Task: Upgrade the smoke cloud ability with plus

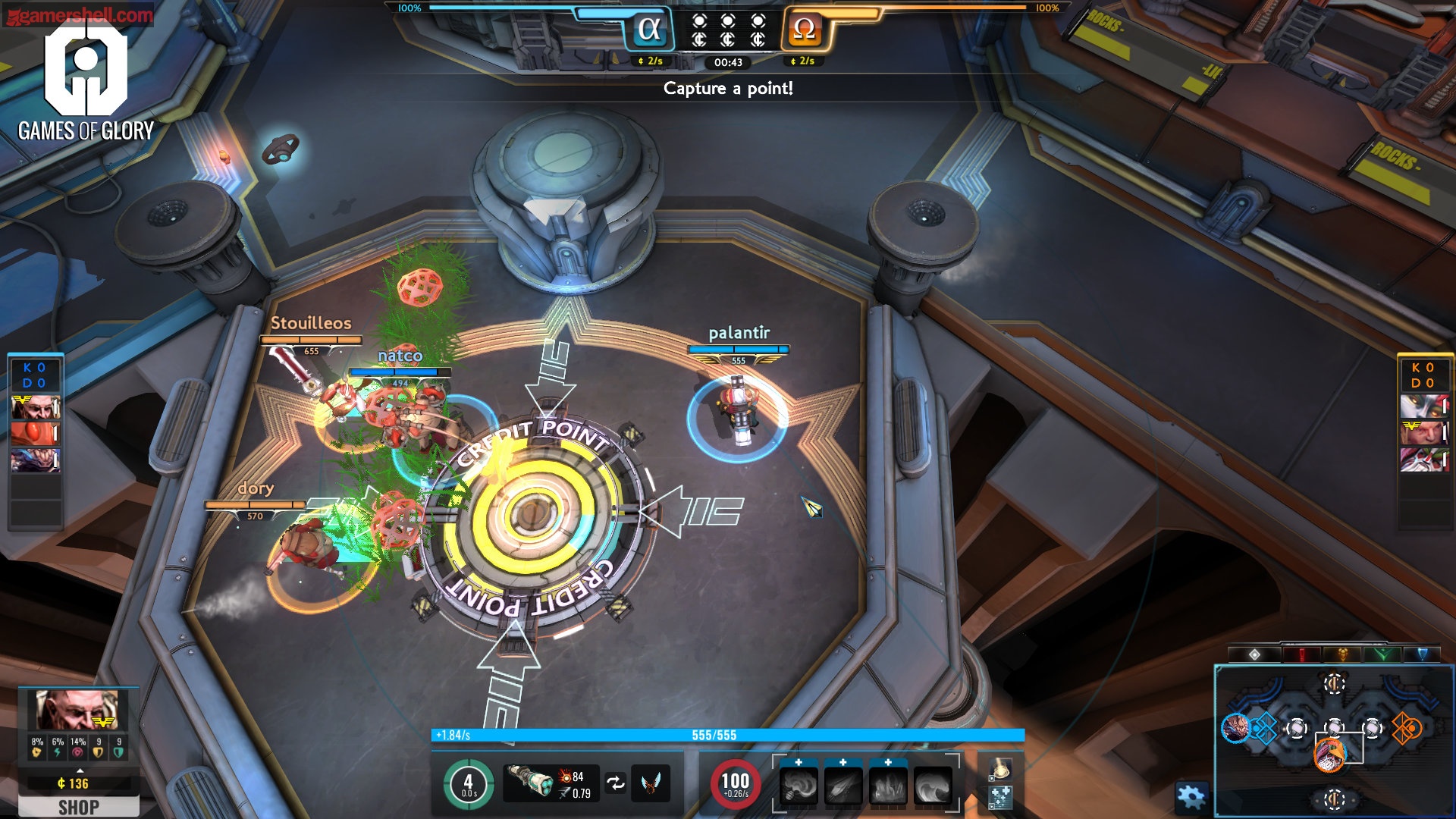Action: tap(799, 762)
